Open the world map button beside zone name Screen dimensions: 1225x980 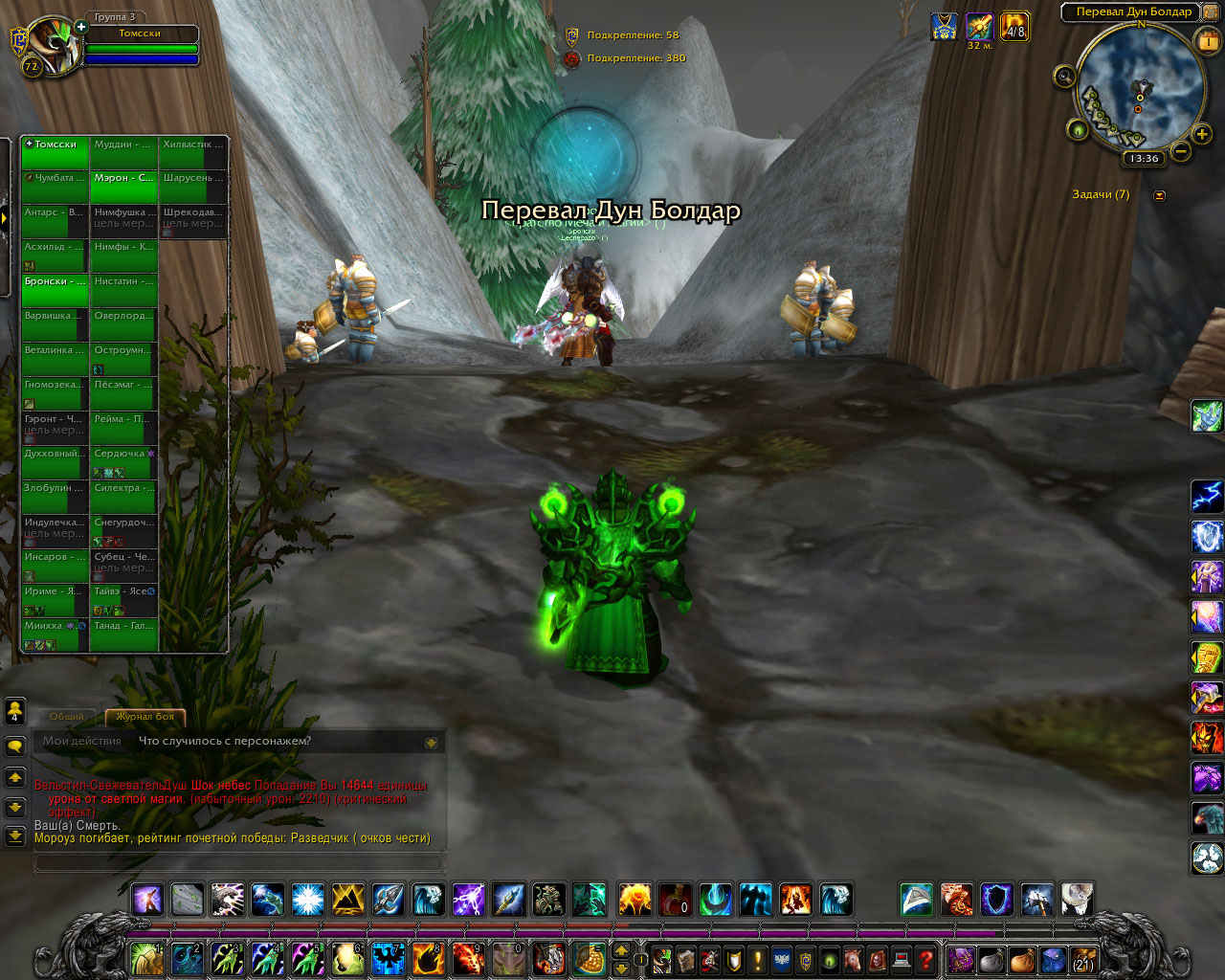pyautogui.click(x=1211, y=12)
